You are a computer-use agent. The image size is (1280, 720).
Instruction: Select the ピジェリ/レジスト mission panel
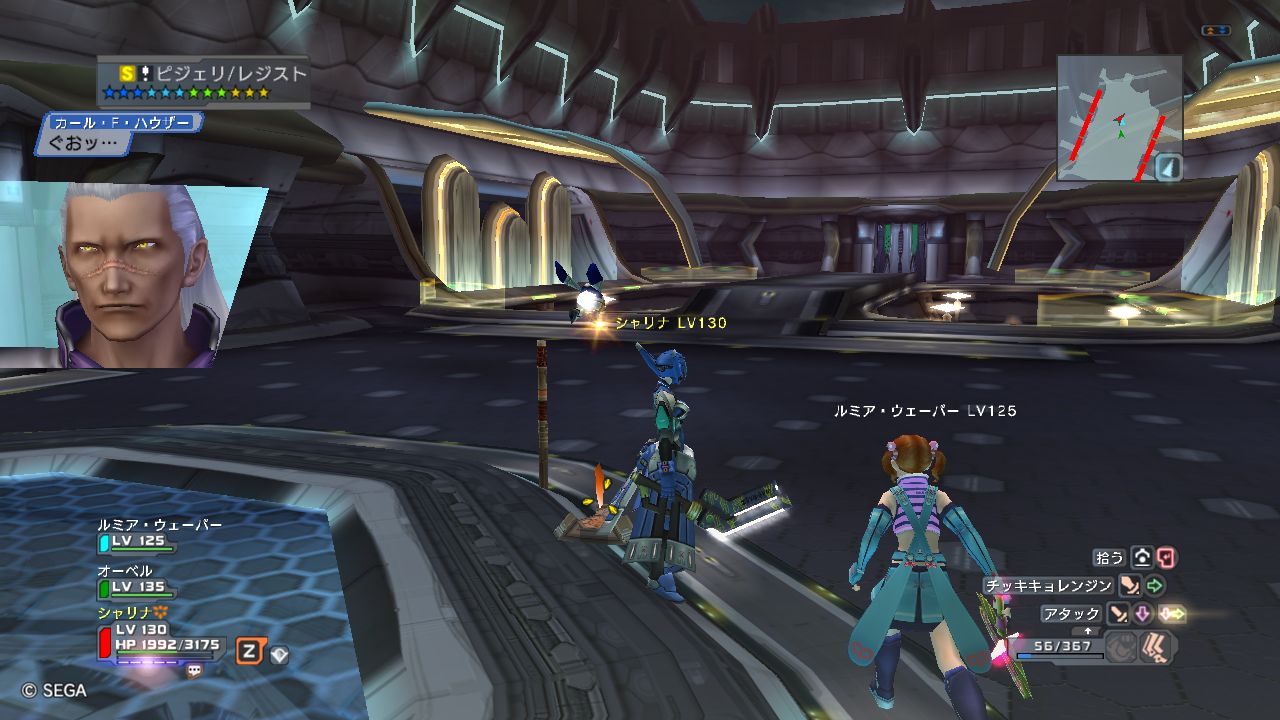203,82
